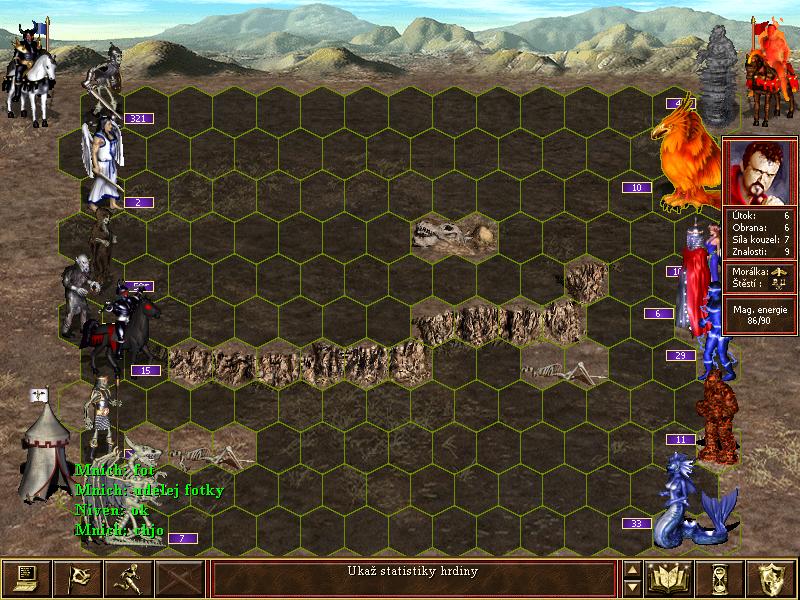
Task: Retreat using the running man button
Action: coord(128,579)
